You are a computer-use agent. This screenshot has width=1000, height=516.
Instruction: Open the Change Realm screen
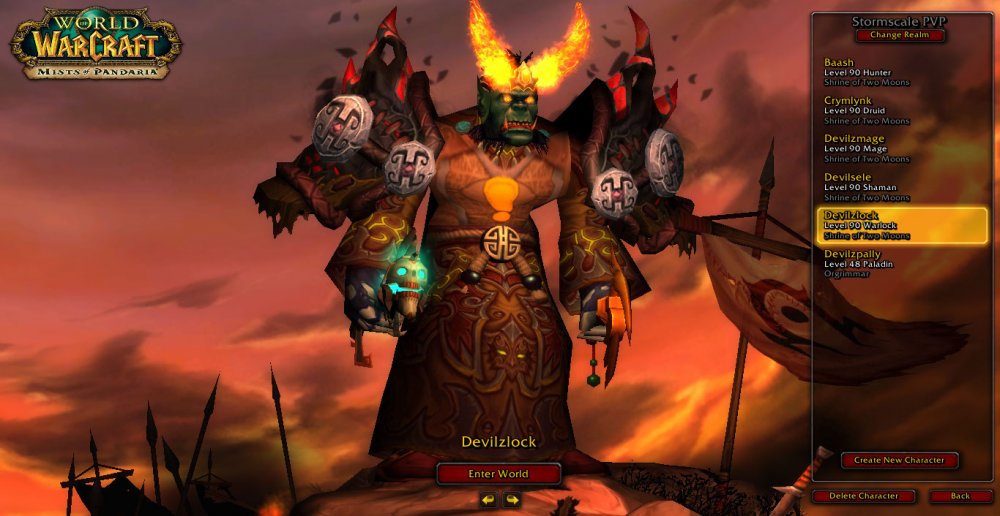click(899, 35)
